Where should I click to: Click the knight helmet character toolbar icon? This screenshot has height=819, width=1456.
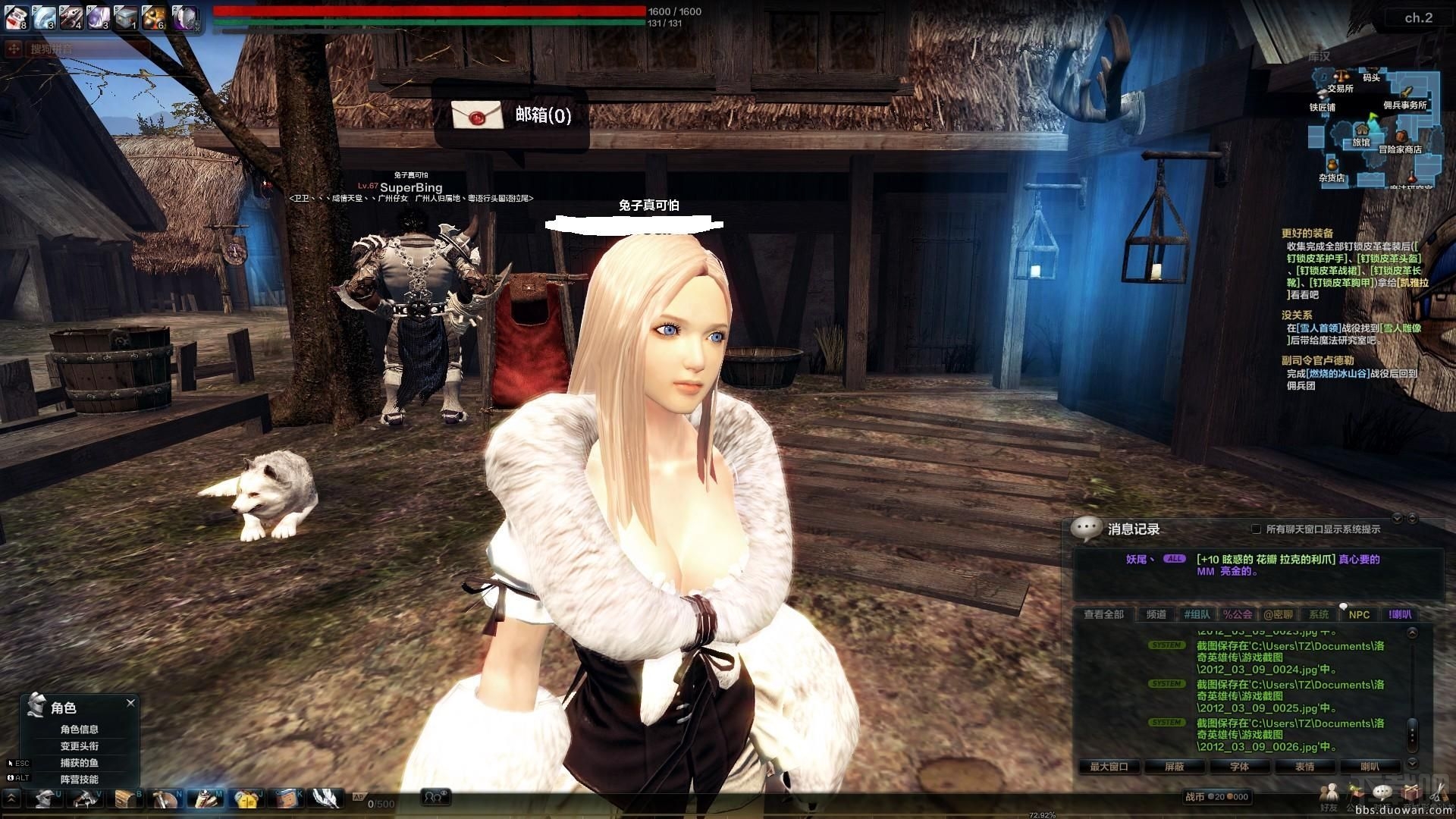pos(45,799)
